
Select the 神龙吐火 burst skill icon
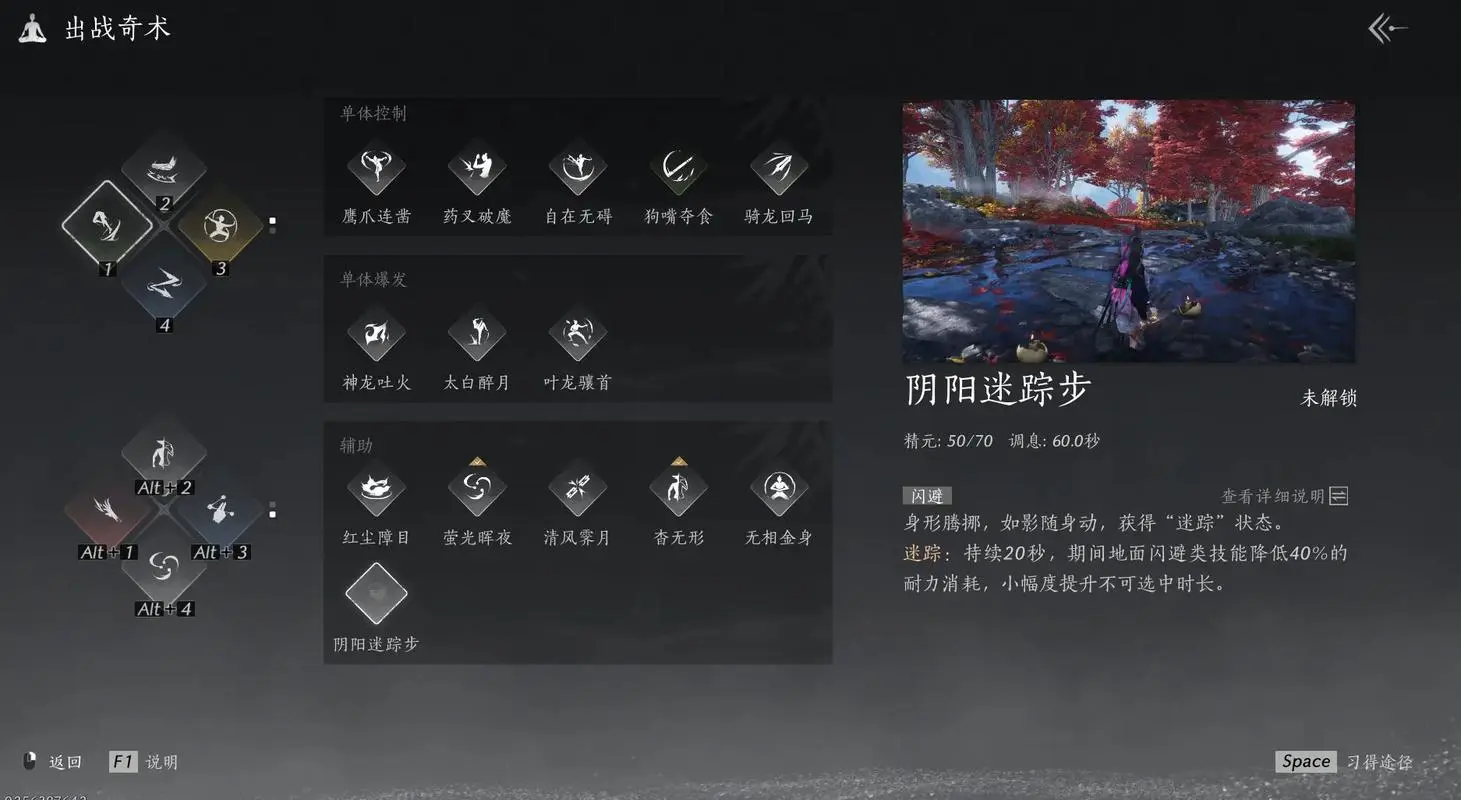[376, 335]
